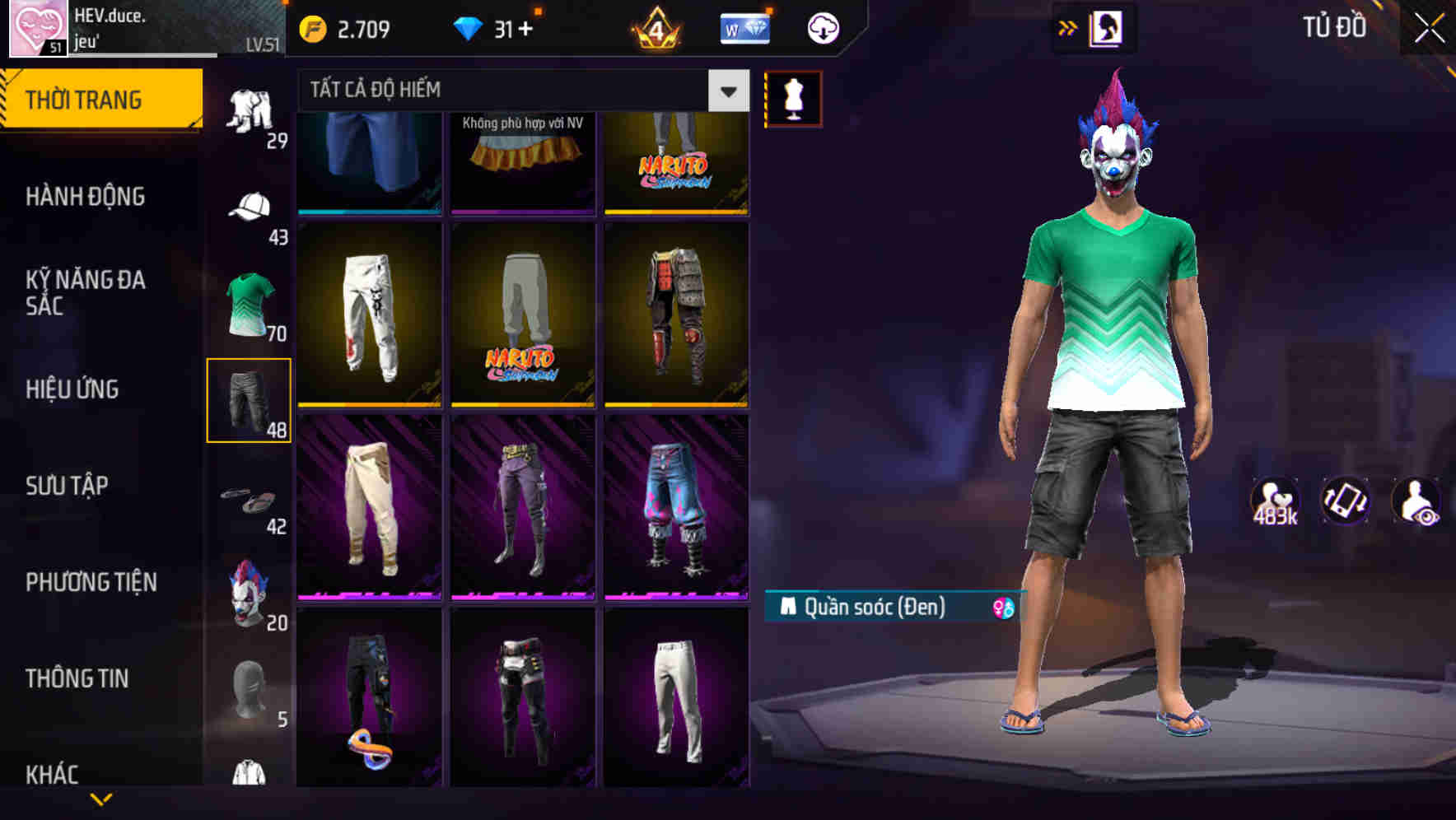Click the down arrow below KHÁC
This screenshot has width=1456, height=820.
pyautogui.click(x=101, y=798)
